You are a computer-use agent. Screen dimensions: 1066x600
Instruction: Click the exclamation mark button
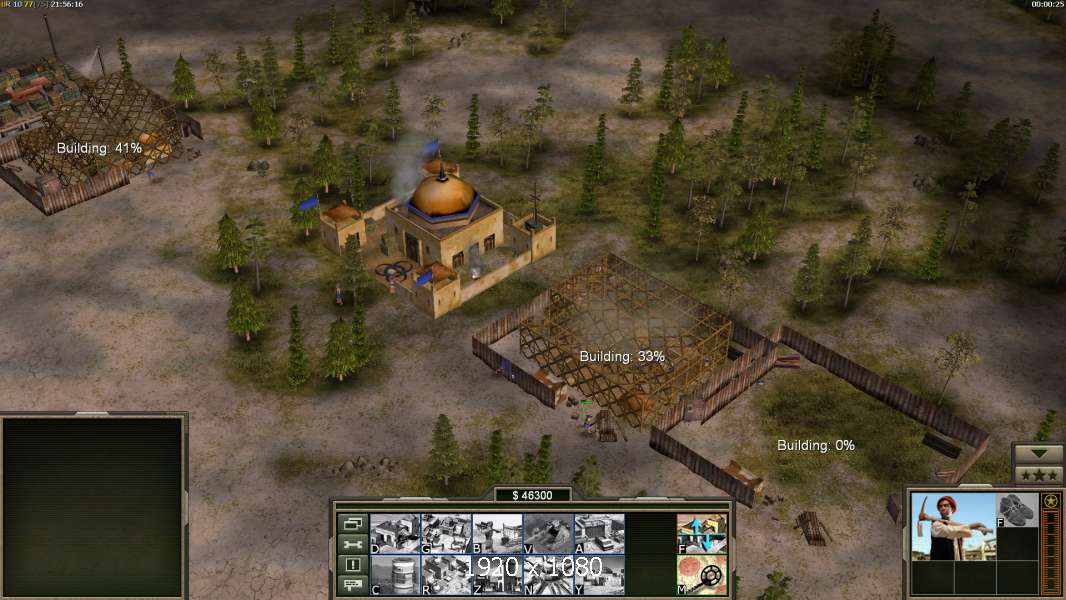(x=352, y=565)
